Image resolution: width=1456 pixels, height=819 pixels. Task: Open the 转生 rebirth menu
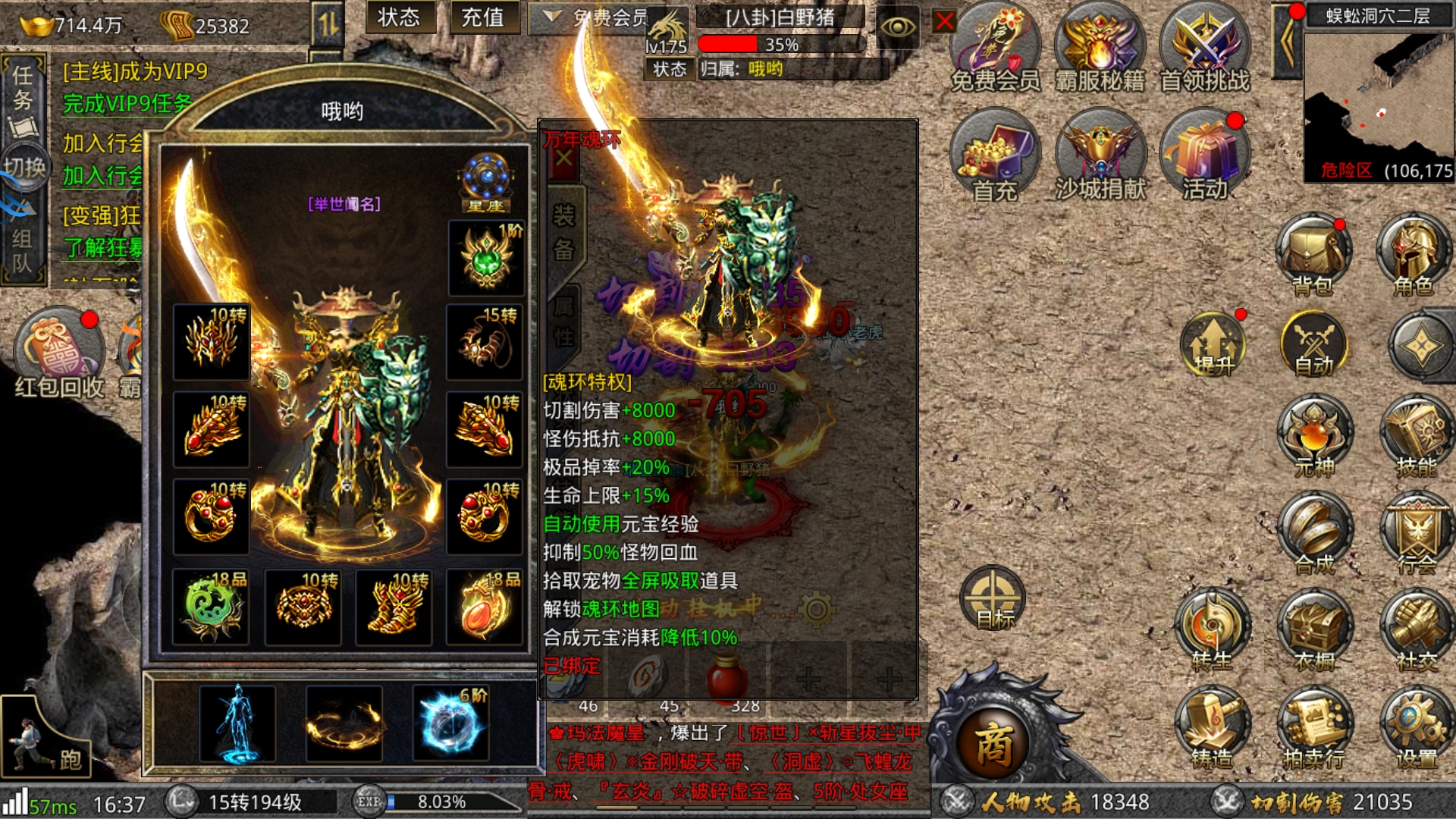click(1211, 631)
